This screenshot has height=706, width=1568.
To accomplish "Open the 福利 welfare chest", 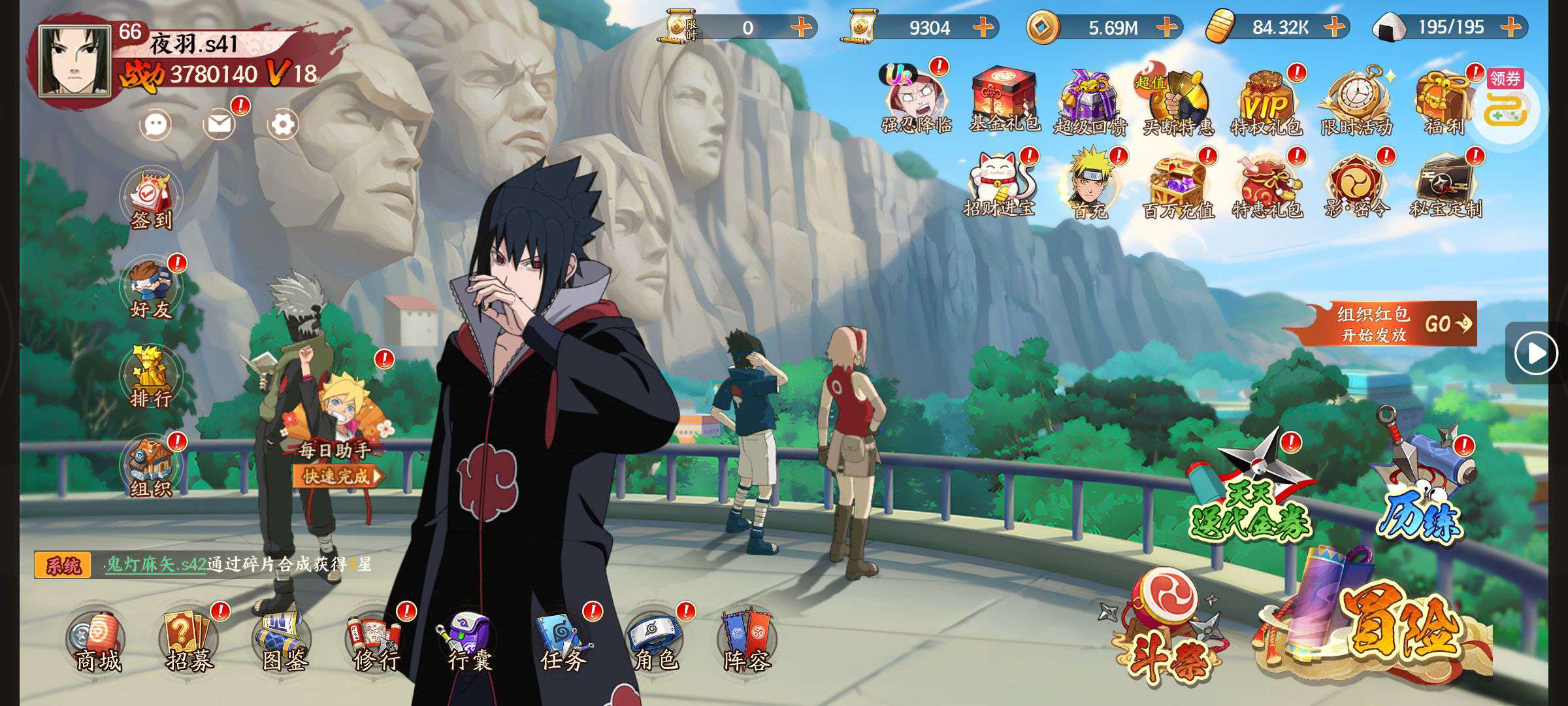I will [1444, 101].
